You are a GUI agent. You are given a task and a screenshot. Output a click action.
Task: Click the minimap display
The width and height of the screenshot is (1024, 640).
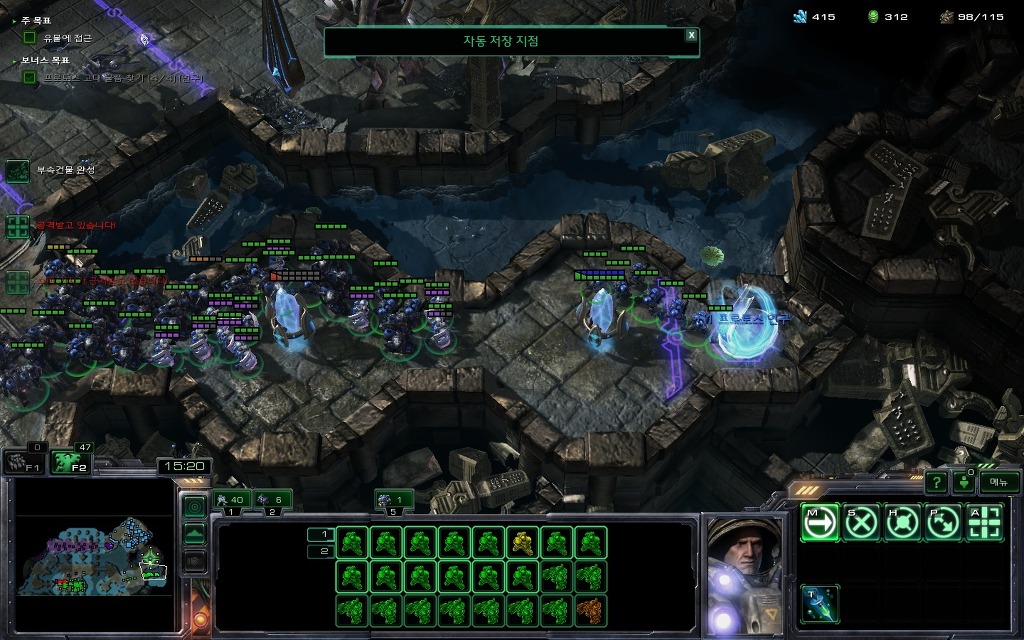97,557
